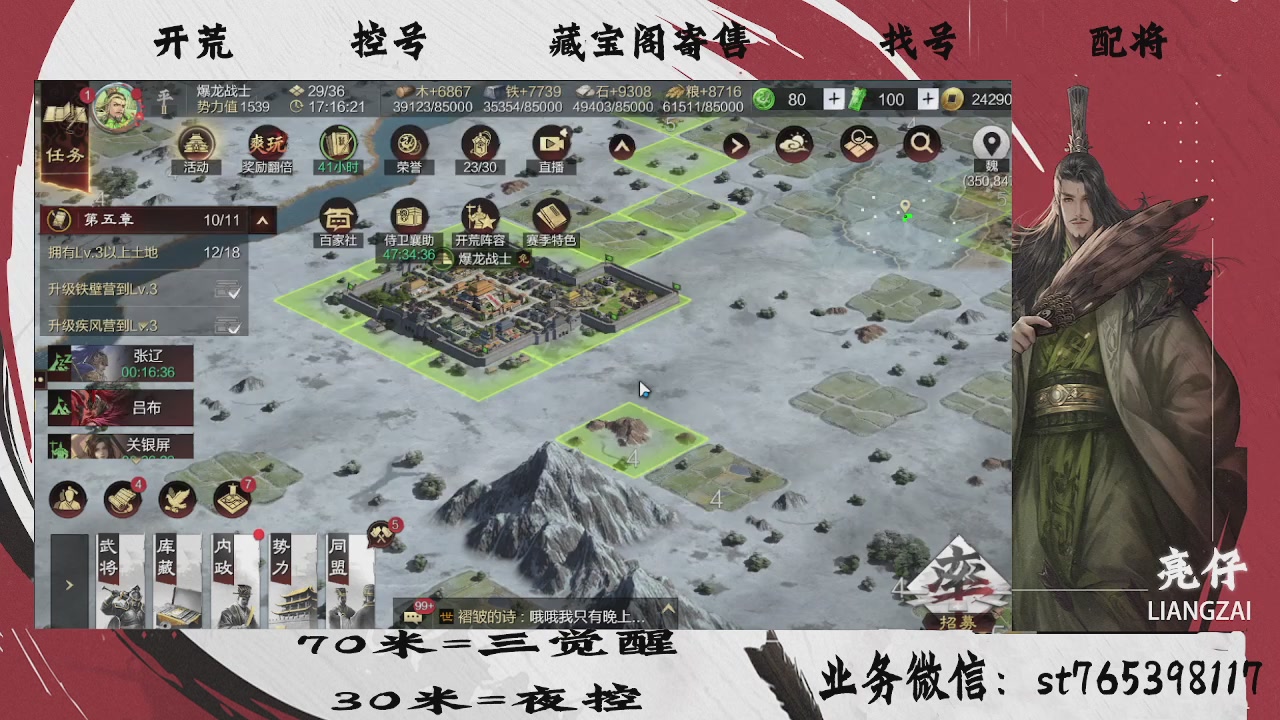Open the magnifier search tool on the map
The height and width of the screenshot is (720, 1280).
click(922, 144)
